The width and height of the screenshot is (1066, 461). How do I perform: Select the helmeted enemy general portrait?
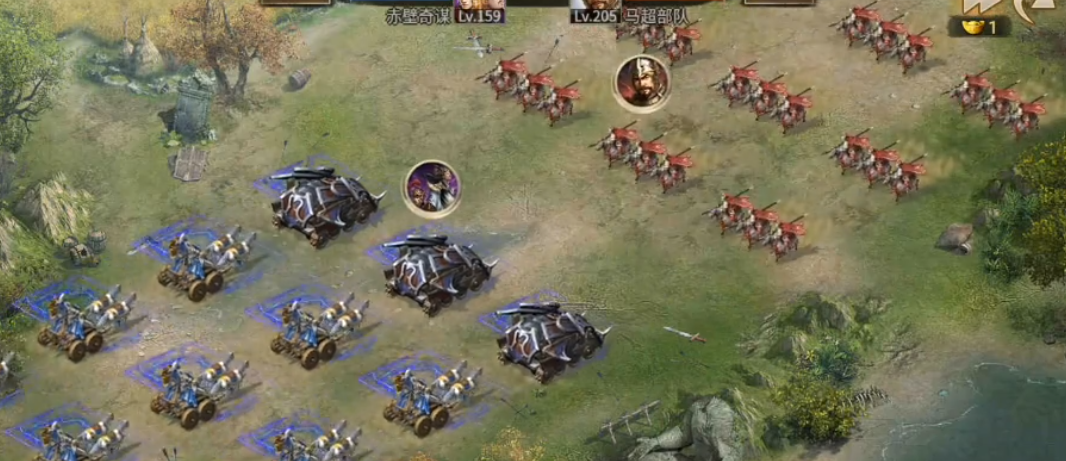tap(642, 82)
